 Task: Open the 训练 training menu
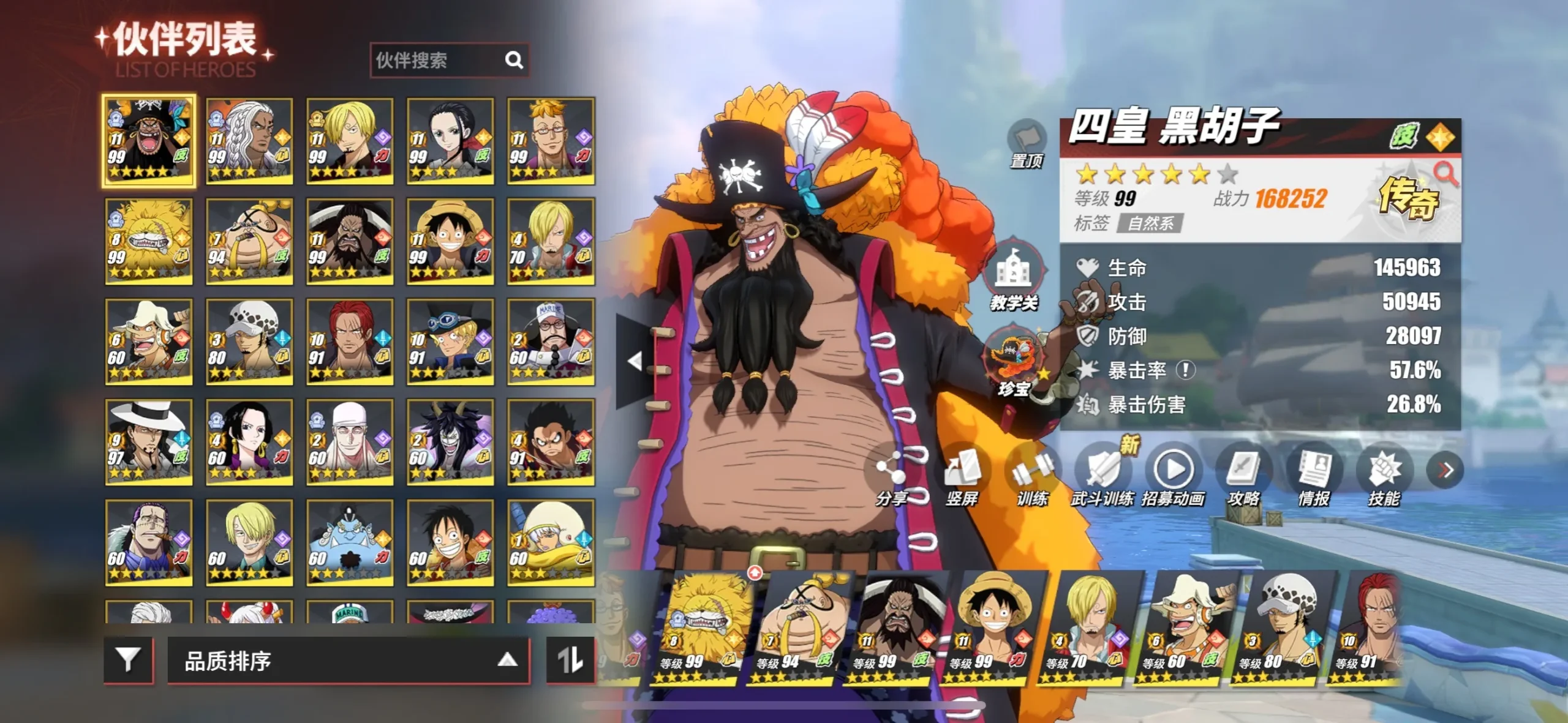tap(1032, 478)
